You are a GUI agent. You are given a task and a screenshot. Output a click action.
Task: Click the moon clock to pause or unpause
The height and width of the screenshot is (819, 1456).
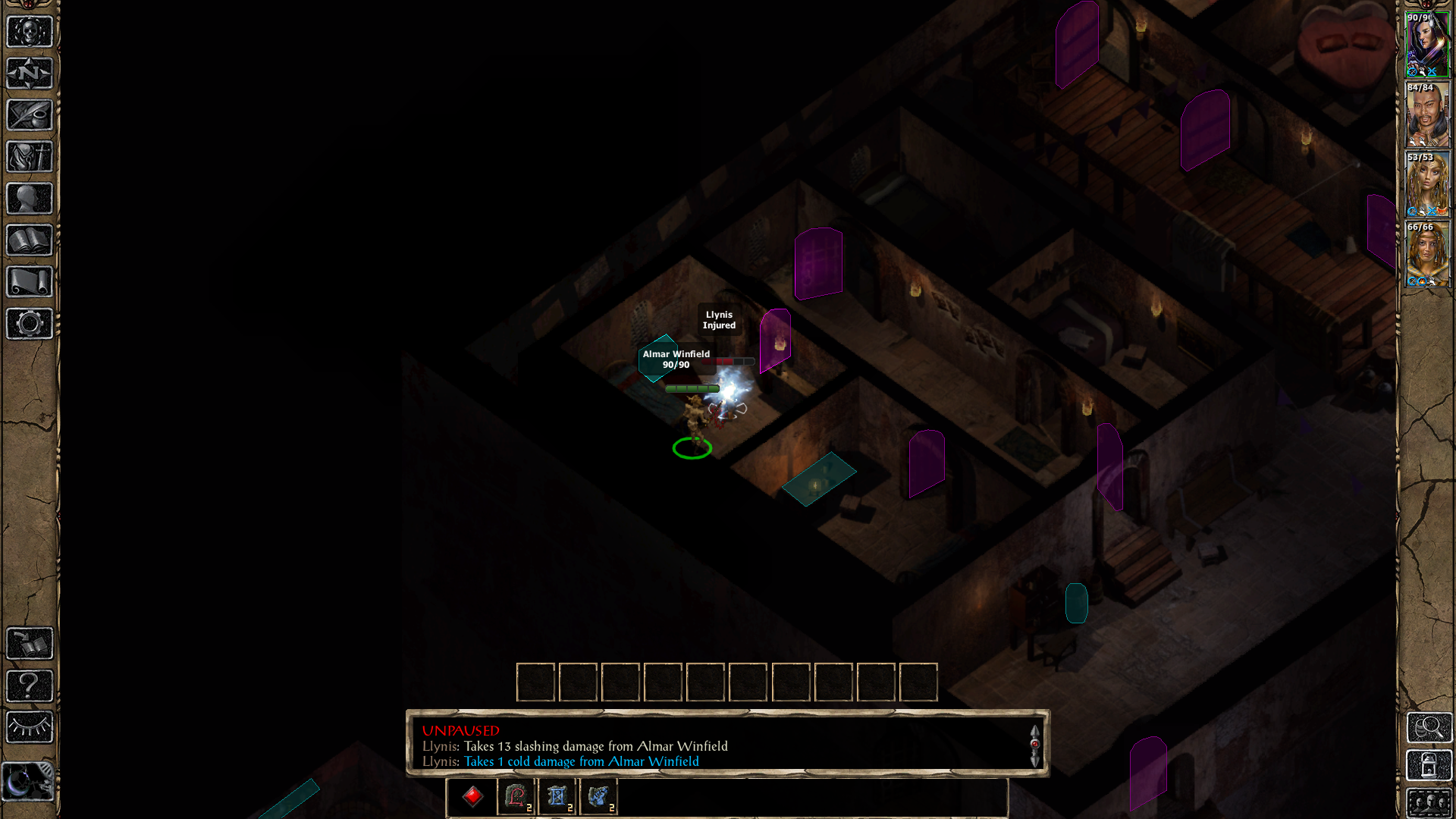click(x=28, y=782)
